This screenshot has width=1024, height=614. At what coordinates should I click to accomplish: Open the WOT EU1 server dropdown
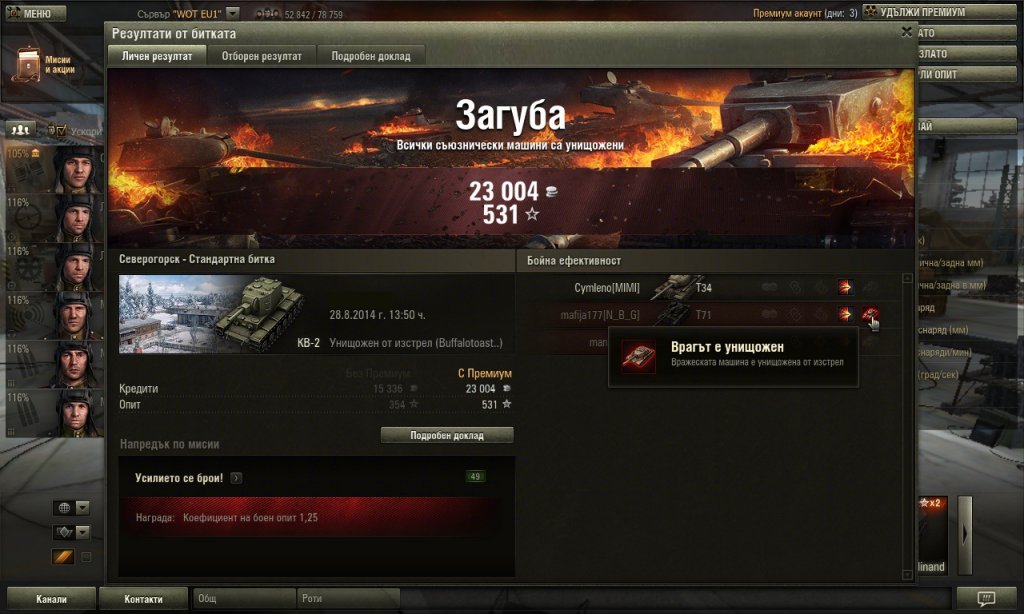[x=232, y=14]
